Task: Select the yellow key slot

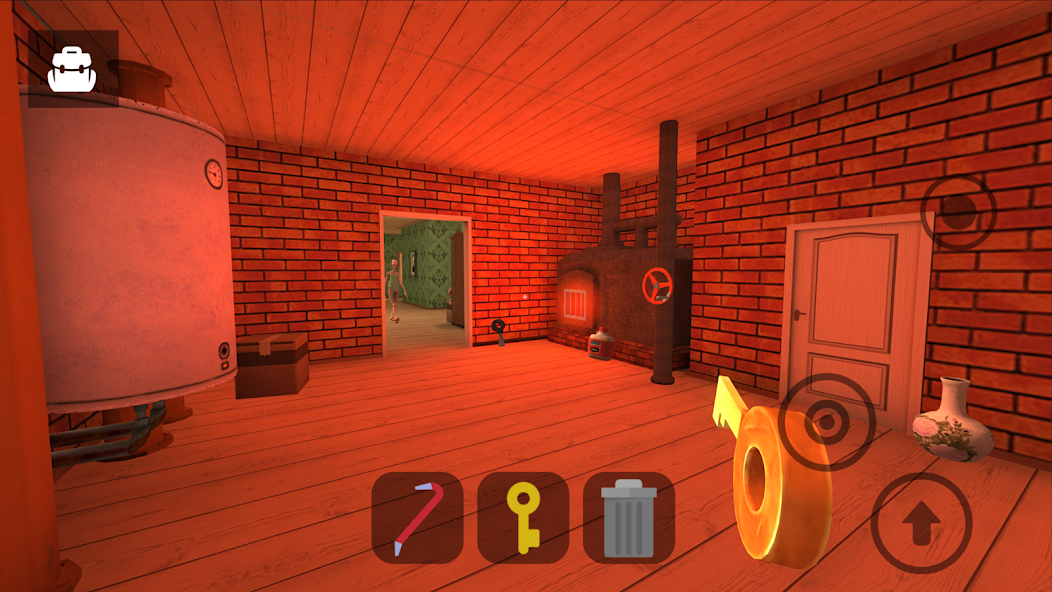Action: [523, 517]
